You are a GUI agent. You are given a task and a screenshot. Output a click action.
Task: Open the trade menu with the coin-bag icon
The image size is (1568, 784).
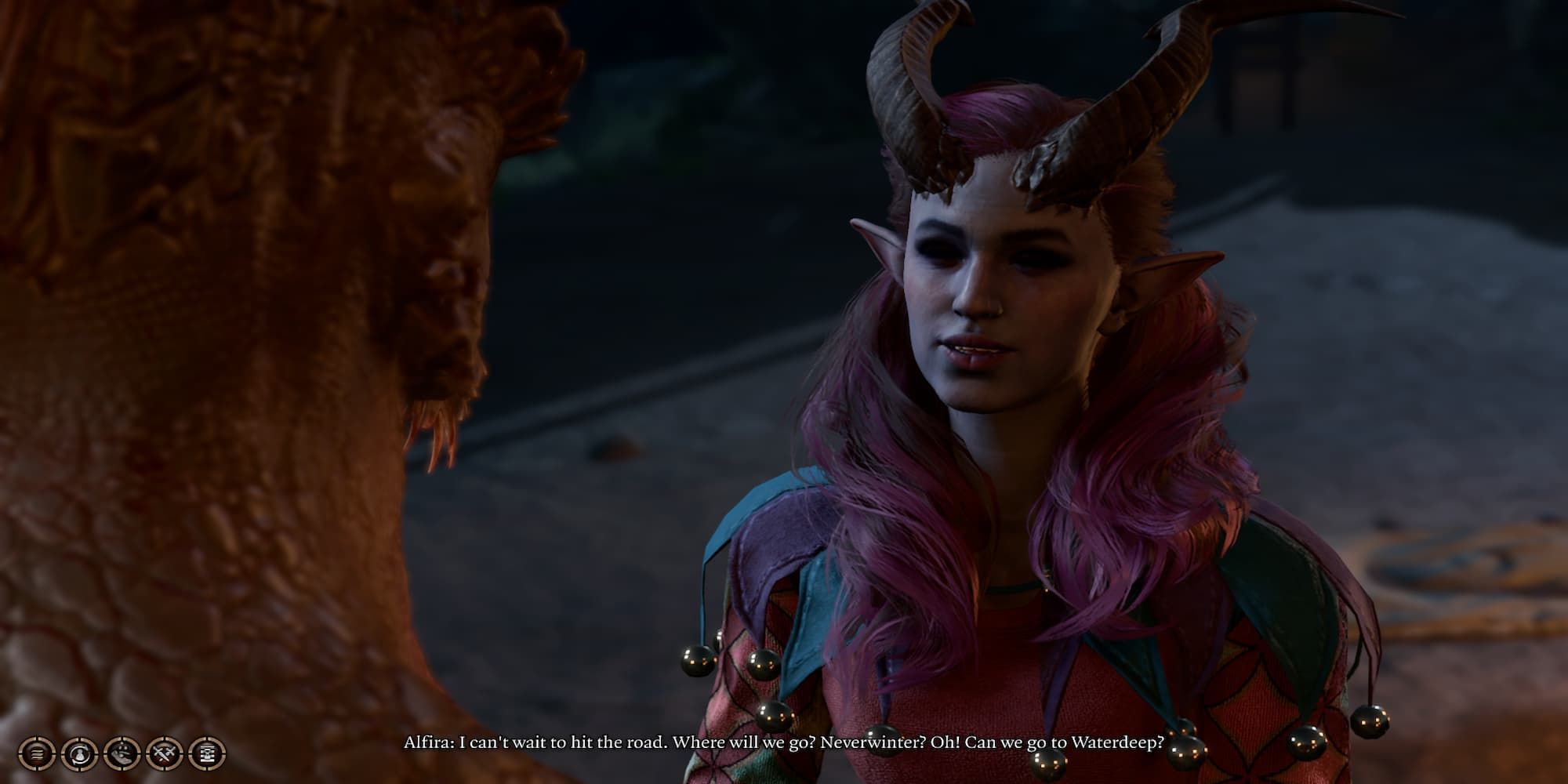(x=80, y=754)
